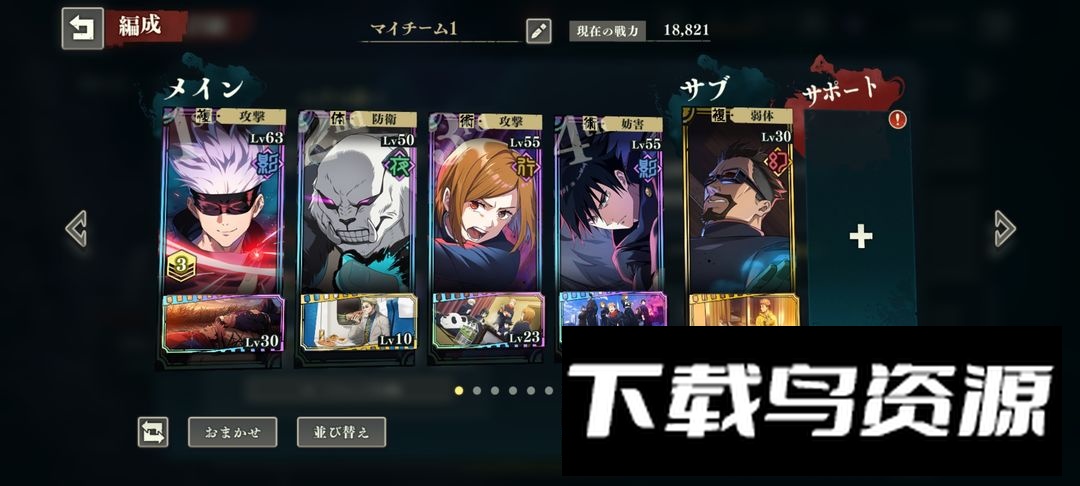Click the swap icon button beside おまかせ
1080x486 pixels.
[153, 432]
